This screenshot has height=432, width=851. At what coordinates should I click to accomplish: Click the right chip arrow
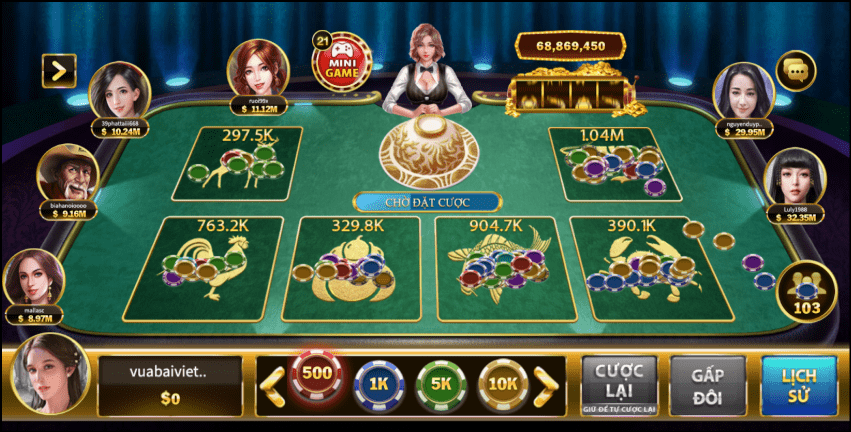point(547,381)
